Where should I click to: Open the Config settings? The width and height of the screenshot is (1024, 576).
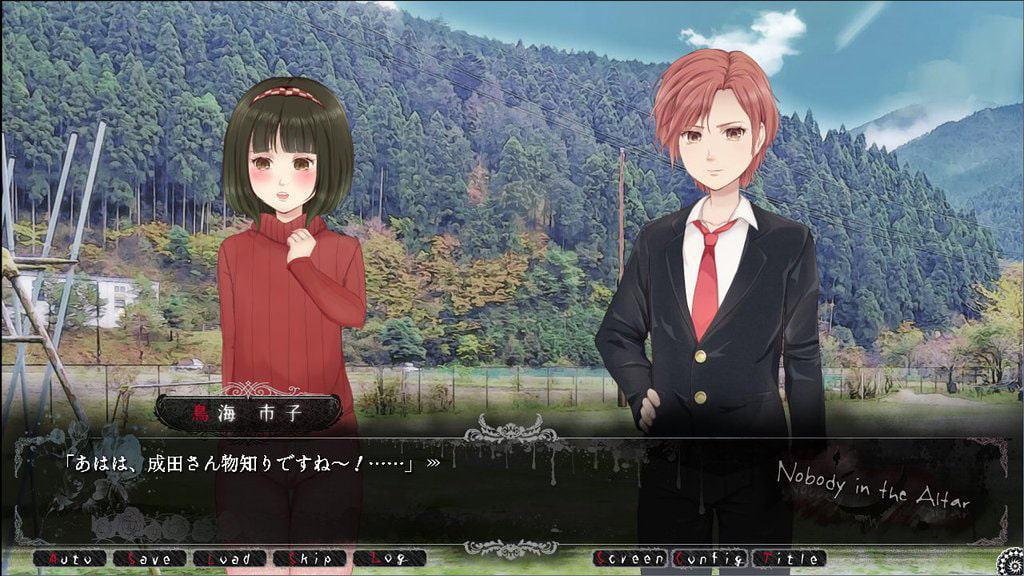(x=710, y=559)
